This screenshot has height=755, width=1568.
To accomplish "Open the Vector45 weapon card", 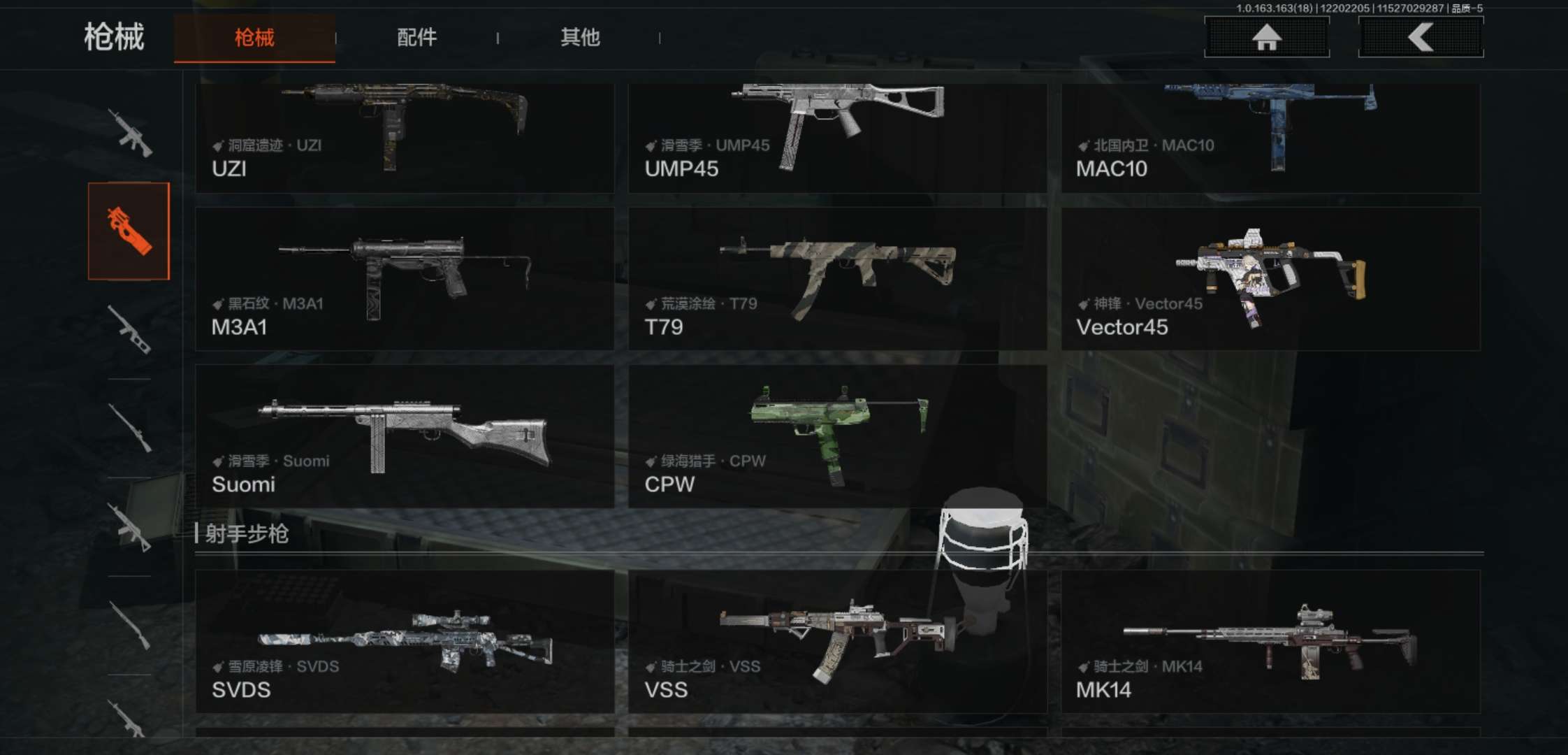I will click(1270, 278).
